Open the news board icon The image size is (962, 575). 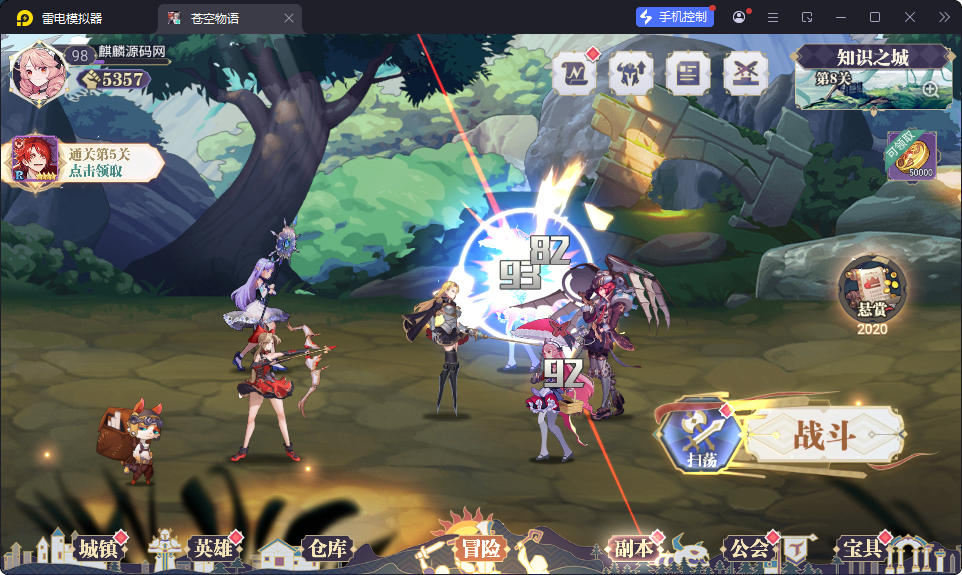(688, 74)
